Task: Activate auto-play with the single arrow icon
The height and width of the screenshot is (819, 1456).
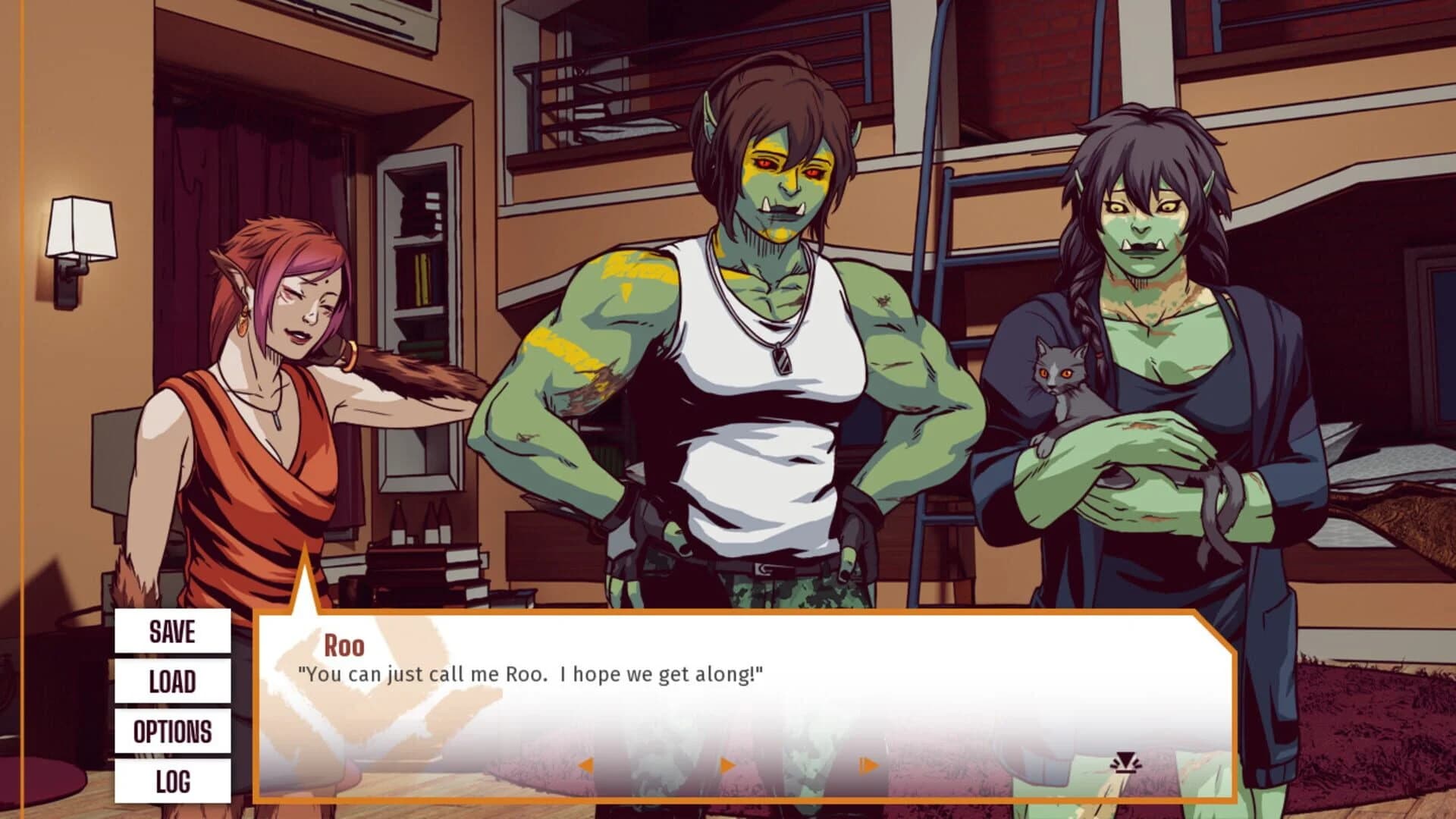Action: point(728,766)
